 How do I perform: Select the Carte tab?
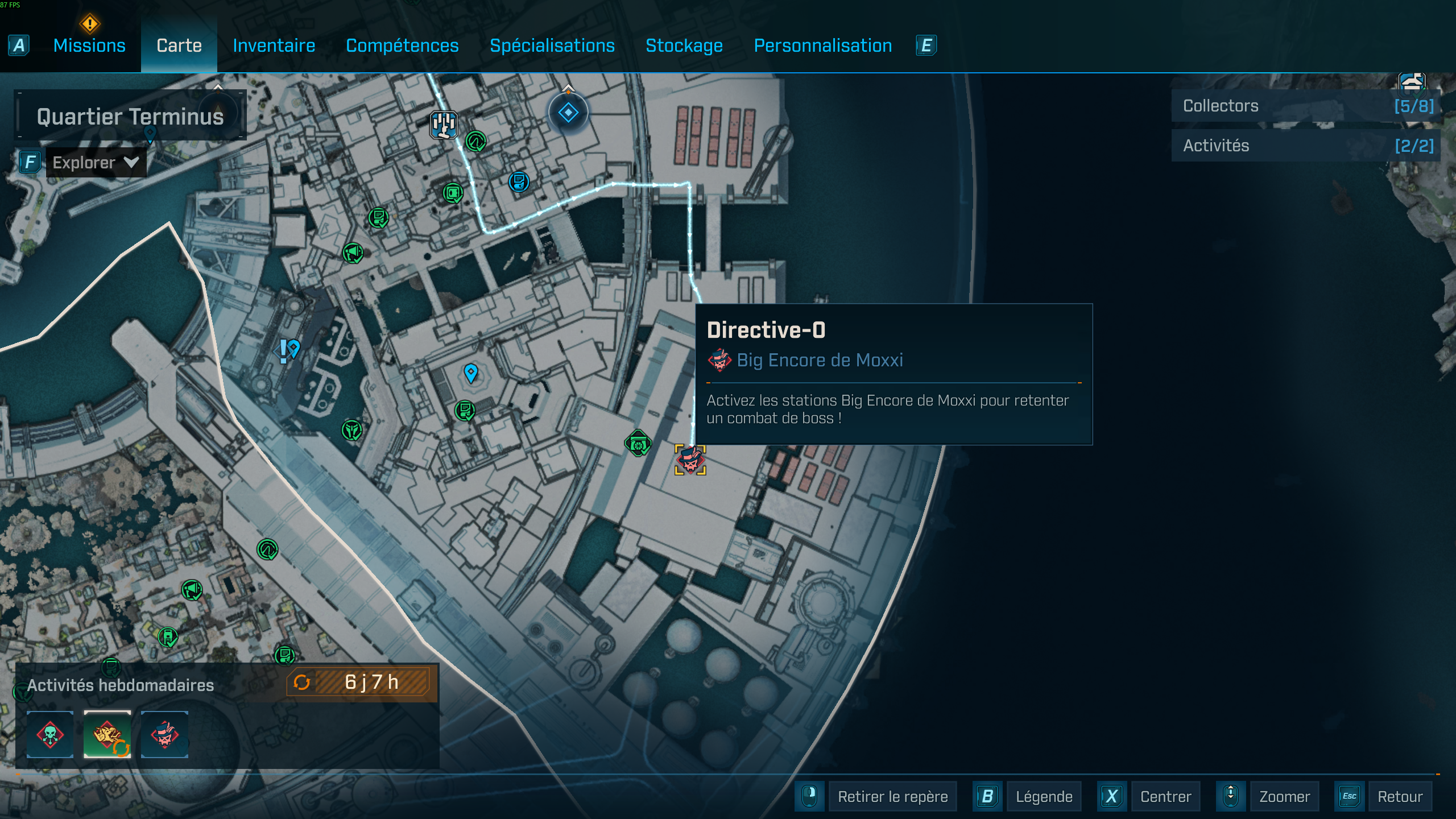click(179, 45)
